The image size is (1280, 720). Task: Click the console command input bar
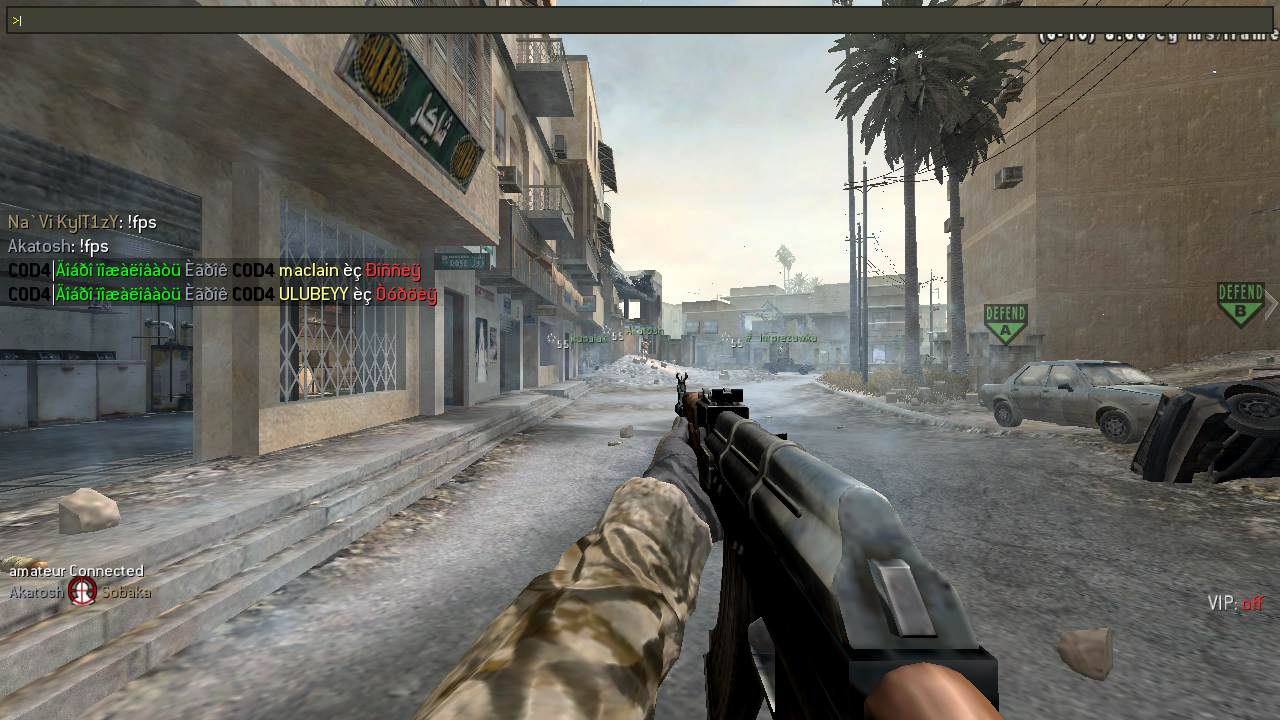[x=640, y=20]
